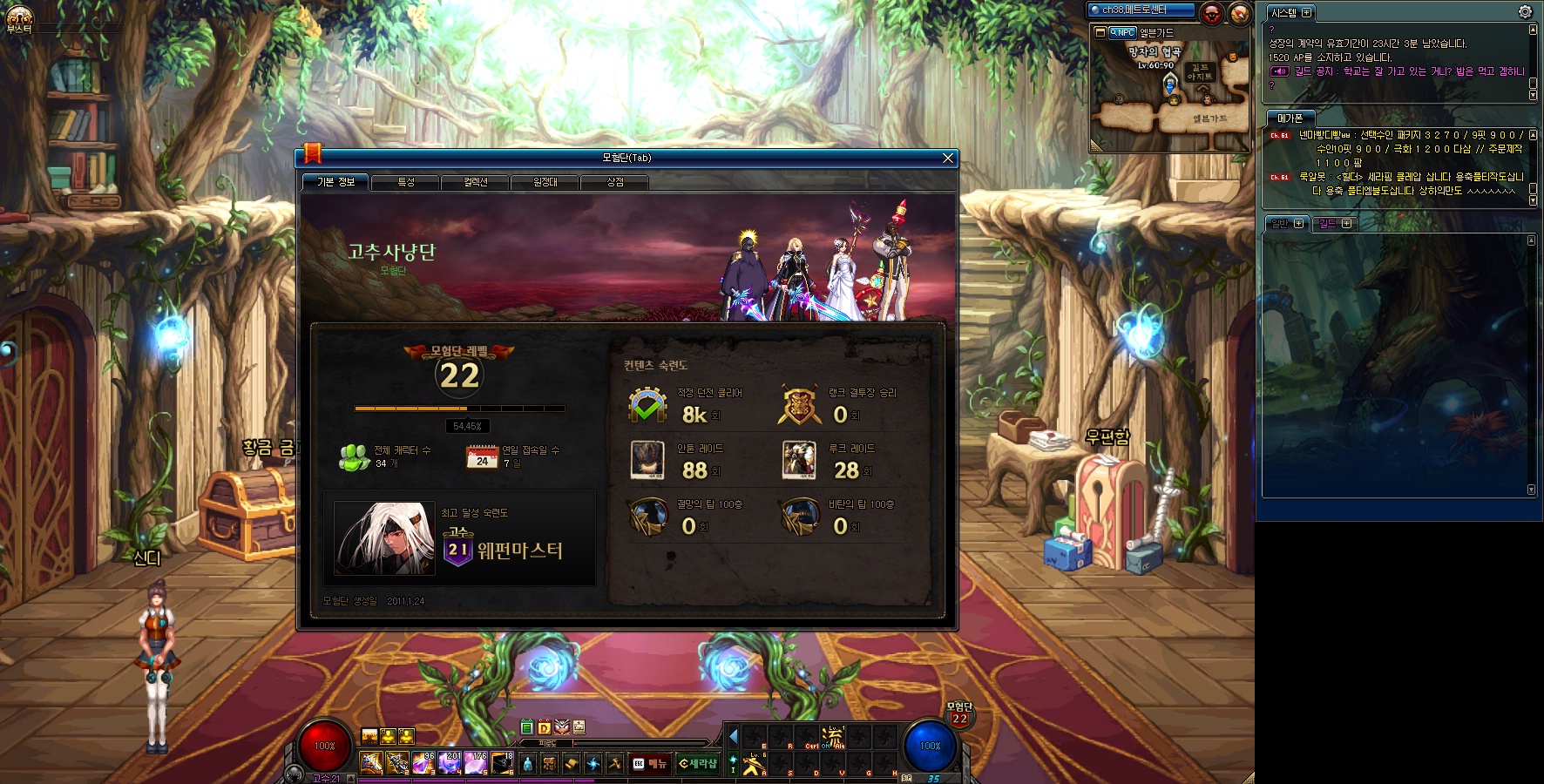Select the 일반 chat tab
Viewport: 1544px width, 784px height.
coord(1286,224)
